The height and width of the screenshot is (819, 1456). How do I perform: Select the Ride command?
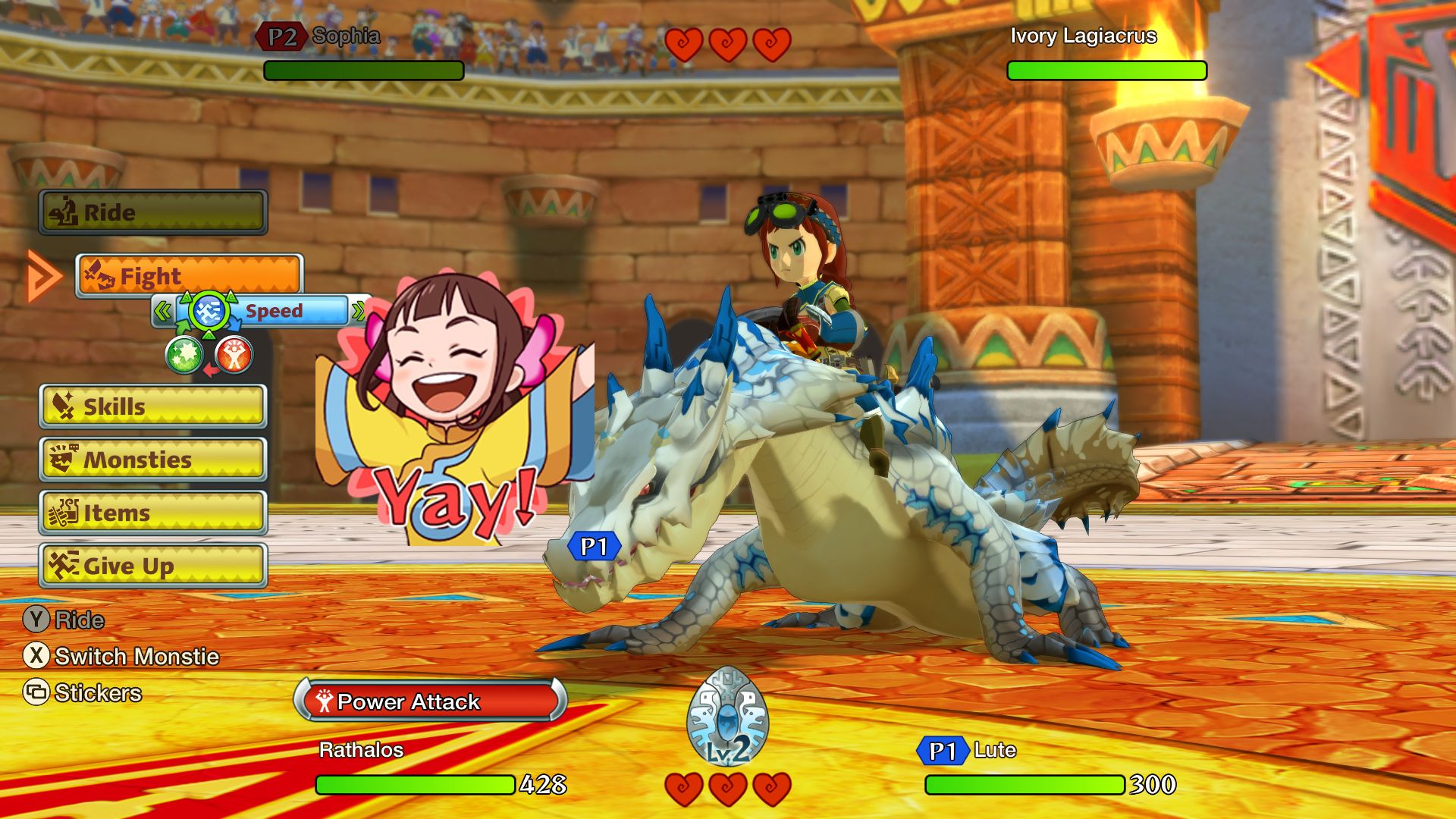point(153,212)
